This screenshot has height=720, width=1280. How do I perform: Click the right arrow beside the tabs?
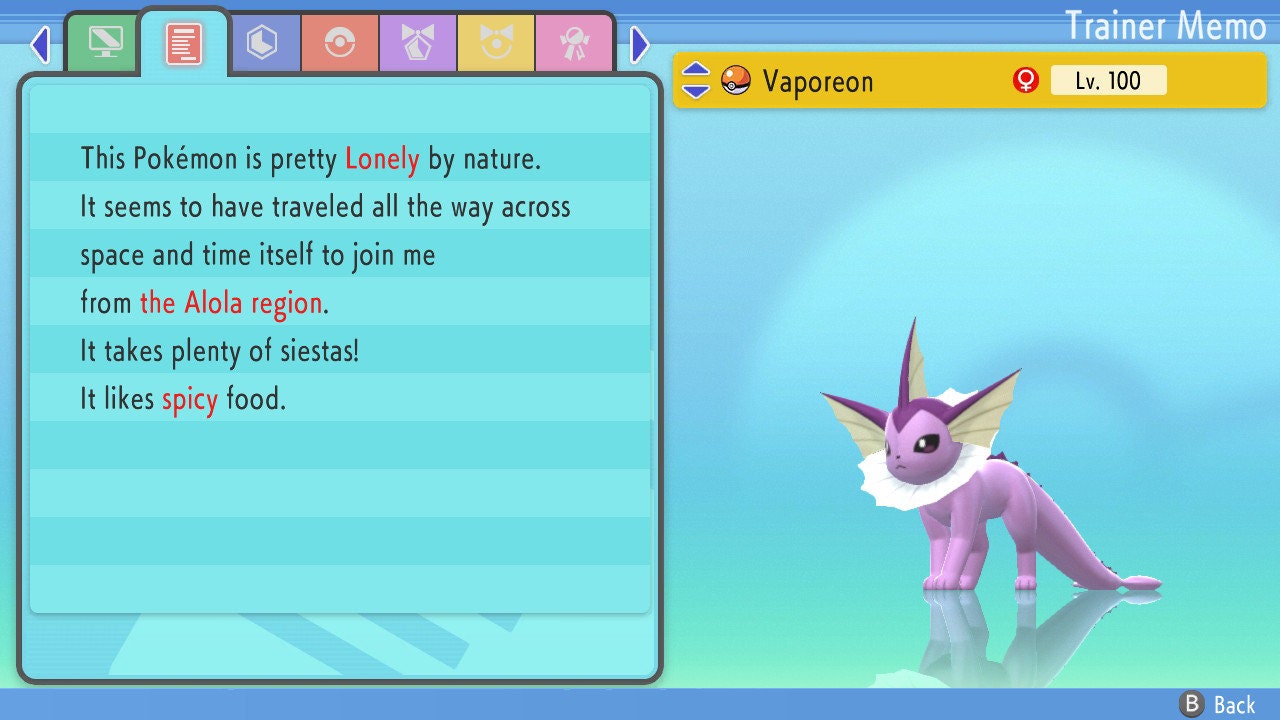[640, 44]
